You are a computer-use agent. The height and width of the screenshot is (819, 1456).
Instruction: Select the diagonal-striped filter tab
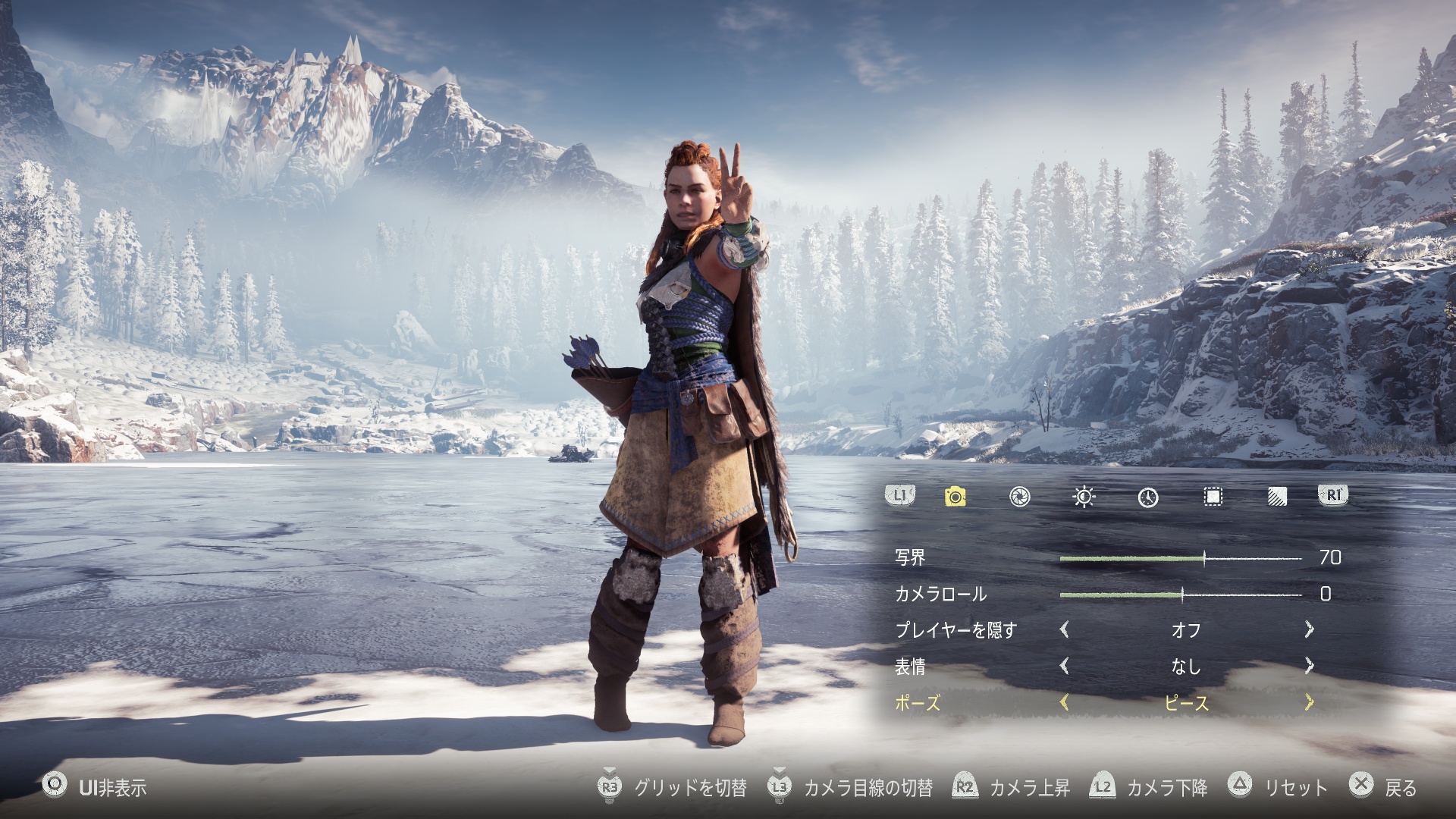[x=1277, y=497]
